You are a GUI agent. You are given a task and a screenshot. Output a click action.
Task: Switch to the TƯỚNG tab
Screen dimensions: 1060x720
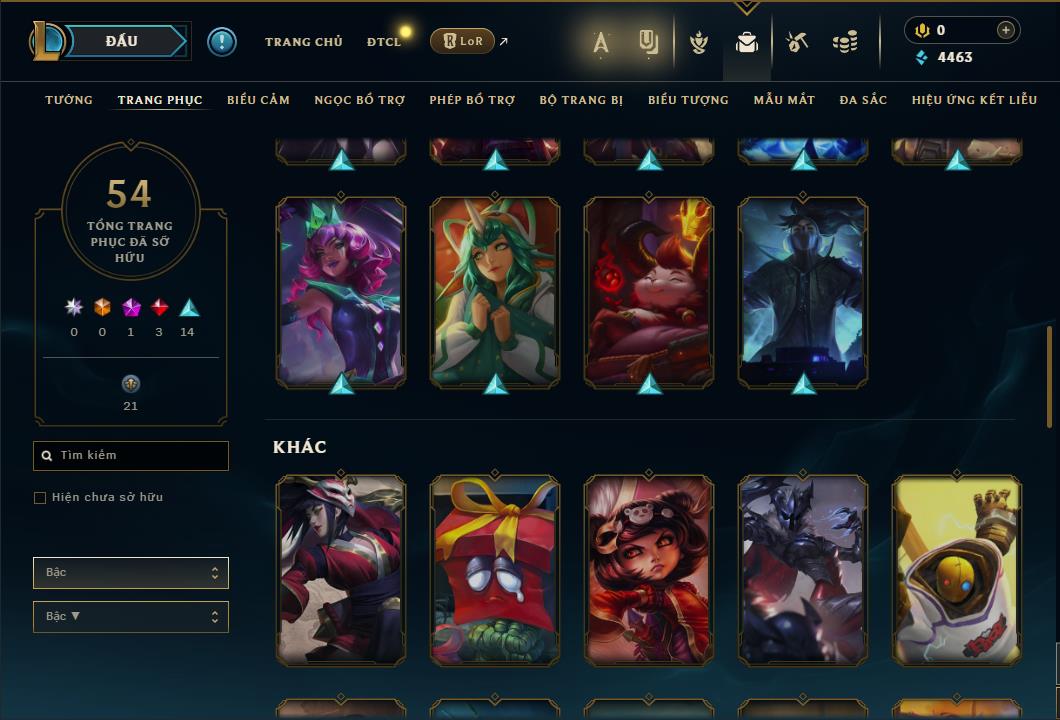(69, 100)
